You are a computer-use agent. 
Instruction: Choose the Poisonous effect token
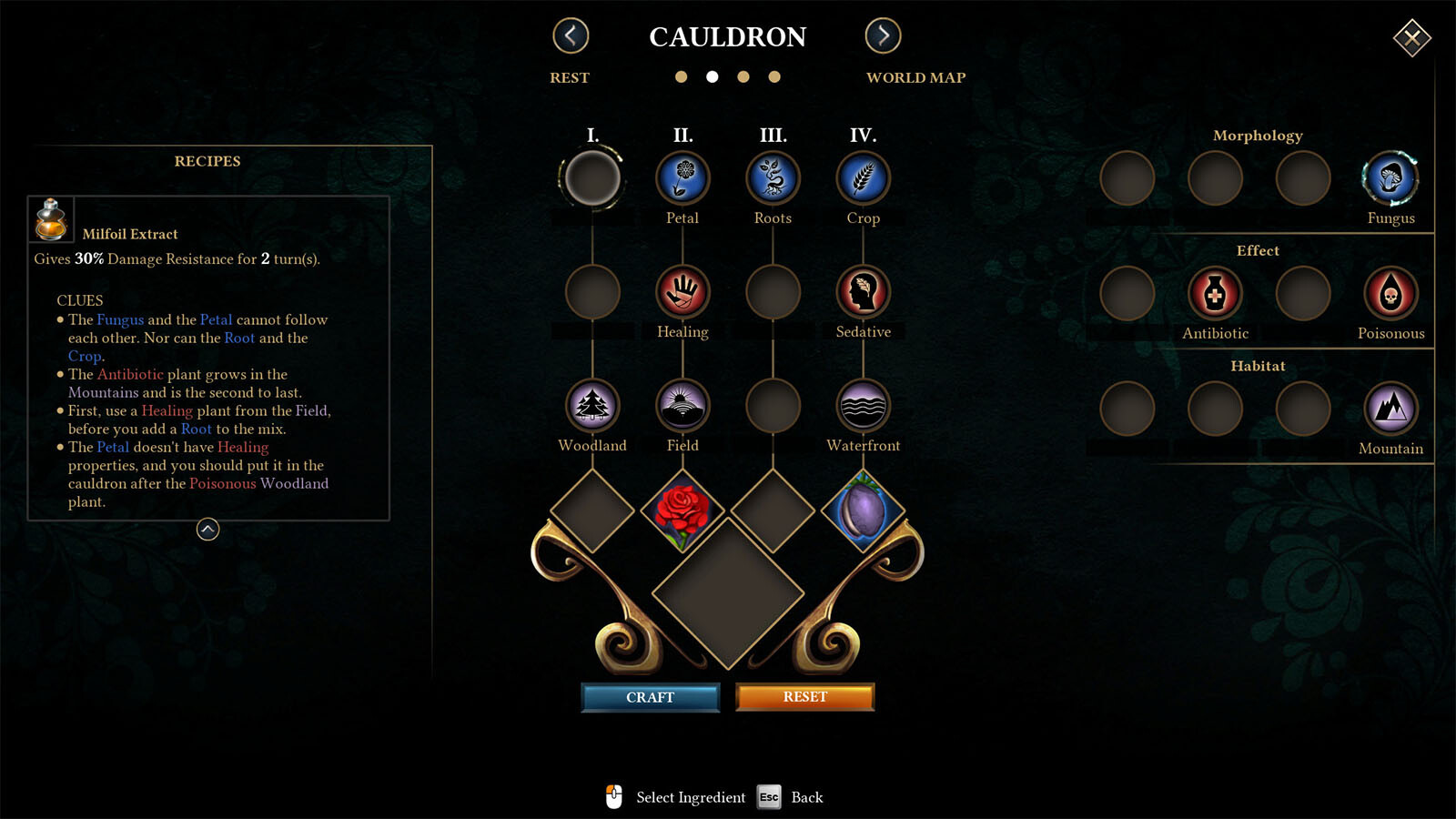pyautogui.click(x=1390, y=294)
